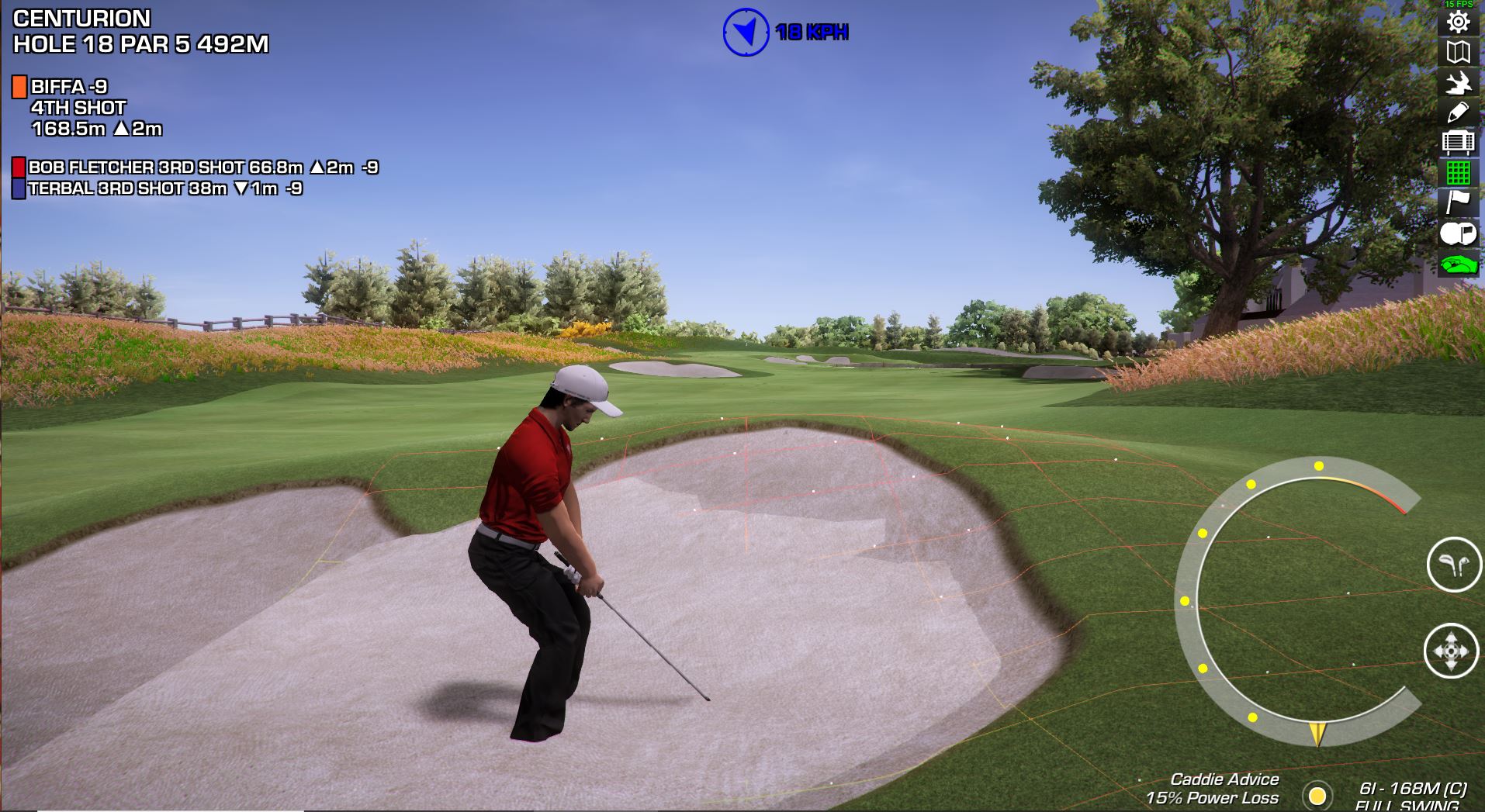Click the pencil scorecard icon
The image size is (1485, 812).
[x=1458, y=112]
